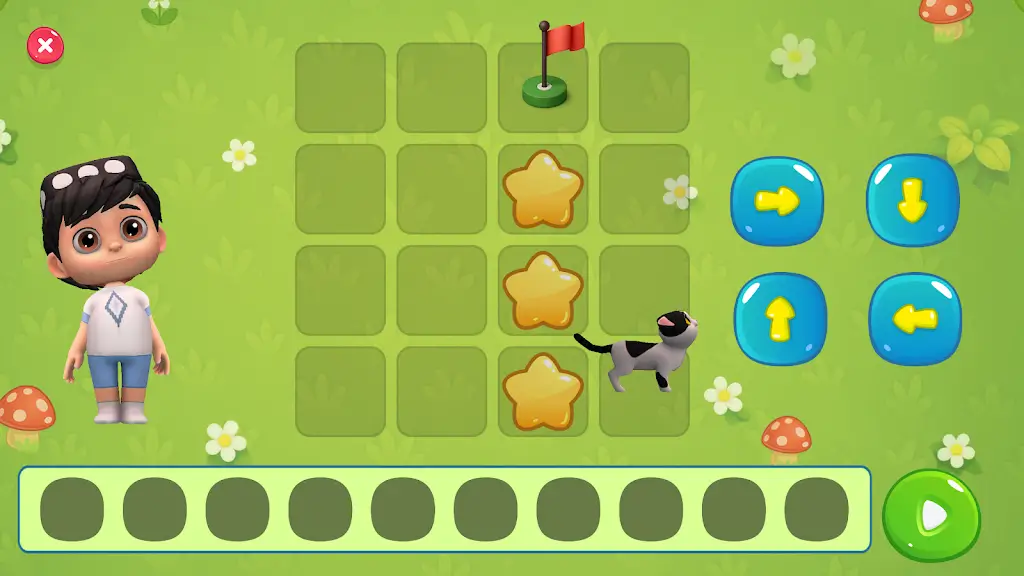Run the program with the green play button
Screen dimensions: 1024x576
931,515
